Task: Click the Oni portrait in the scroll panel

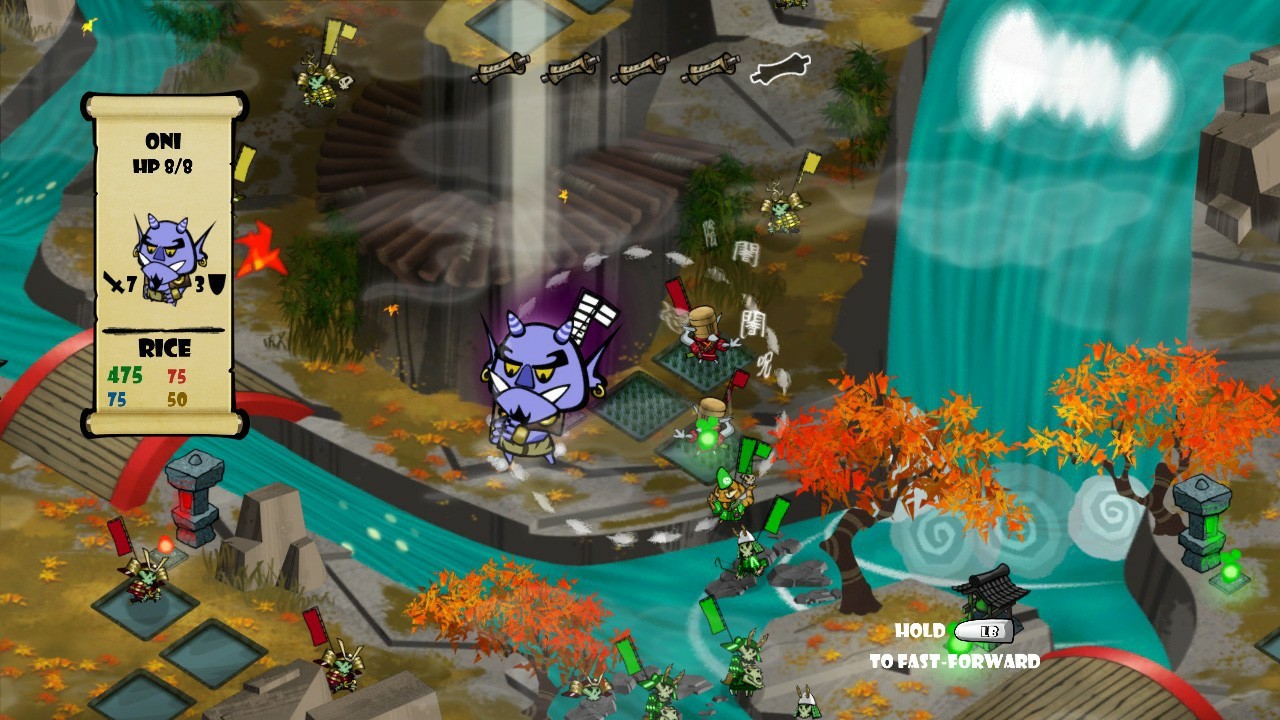Action: 164,257
